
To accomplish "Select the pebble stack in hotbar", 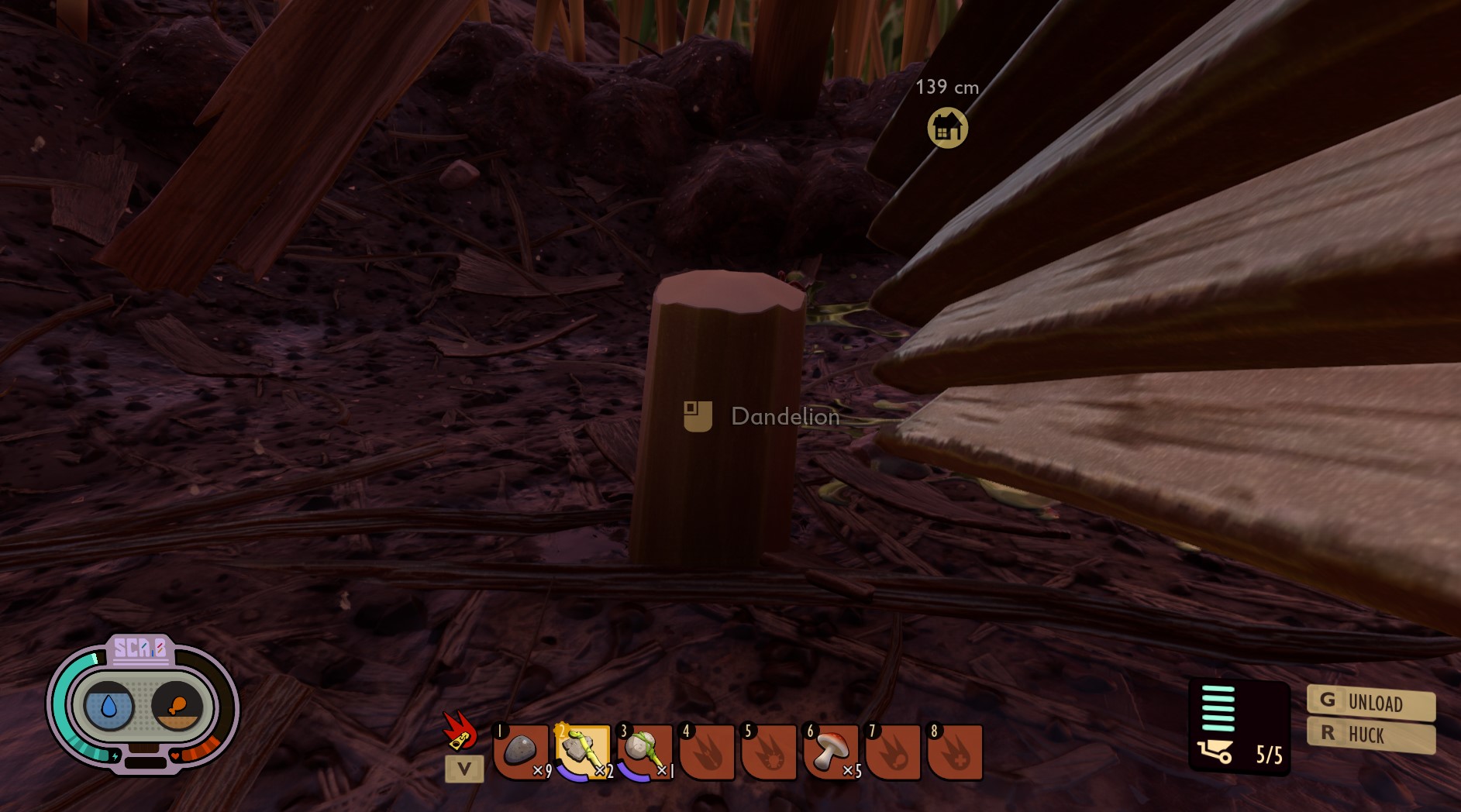I will [x=521, y=751].
